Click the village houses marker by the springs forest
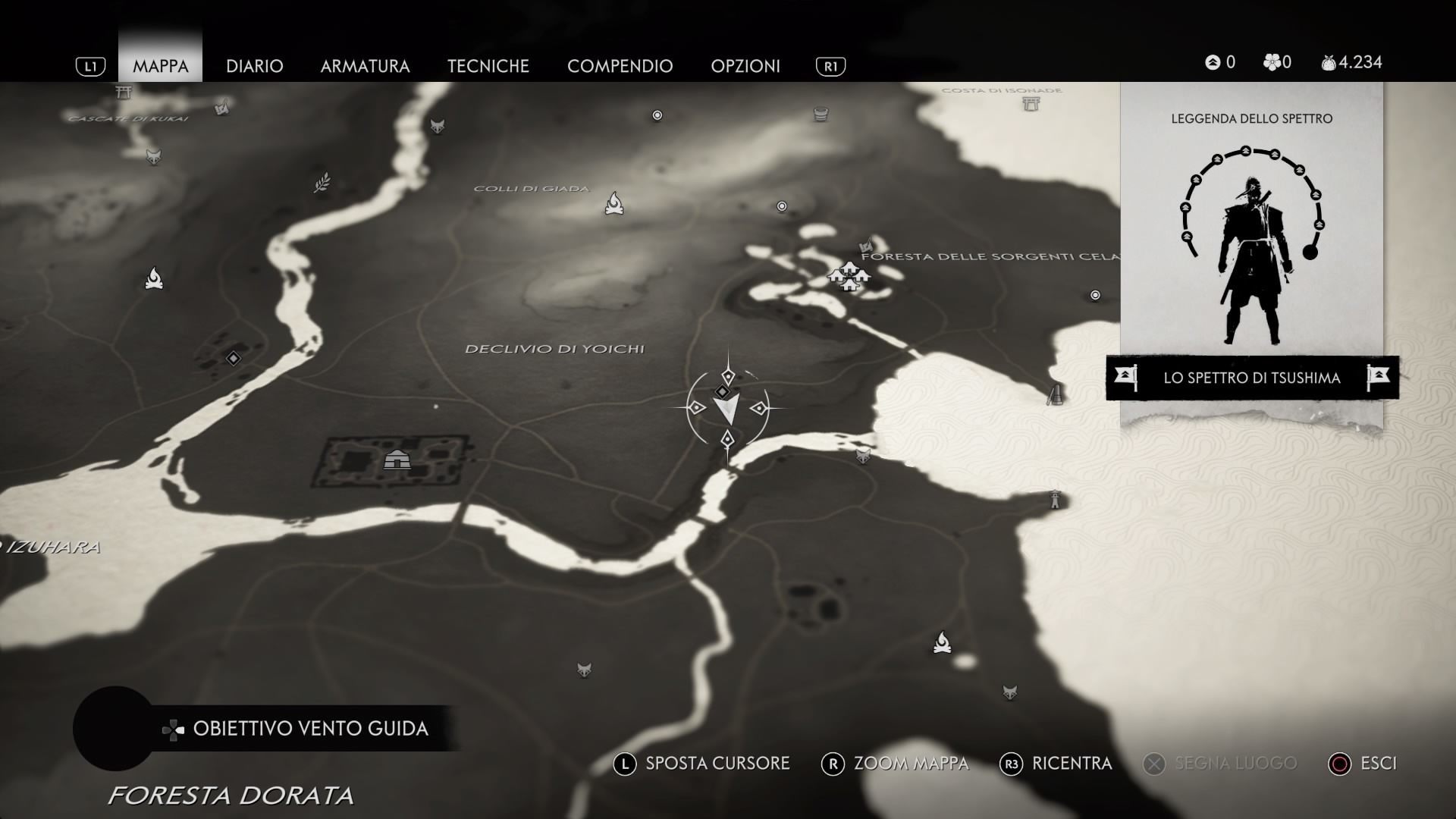This screenshot has height=819, width=1456. [x=849, y=277]
